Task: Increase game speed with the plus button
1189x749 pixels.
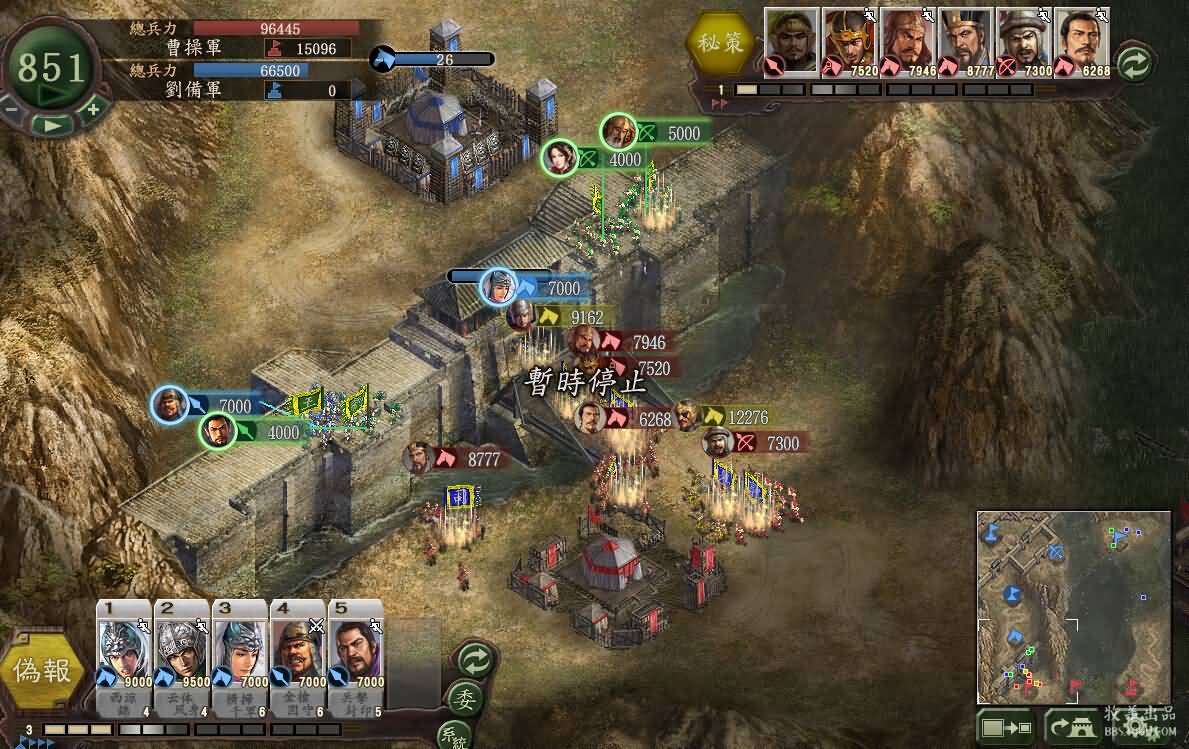Action: [92, 108]
